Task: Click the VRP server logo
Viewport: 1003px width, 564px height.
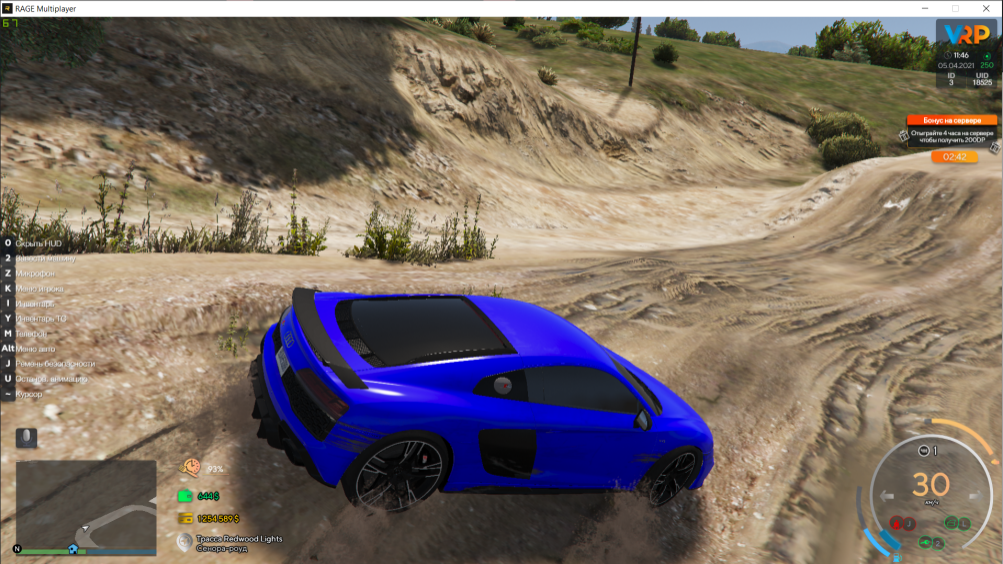Action: 964,35
